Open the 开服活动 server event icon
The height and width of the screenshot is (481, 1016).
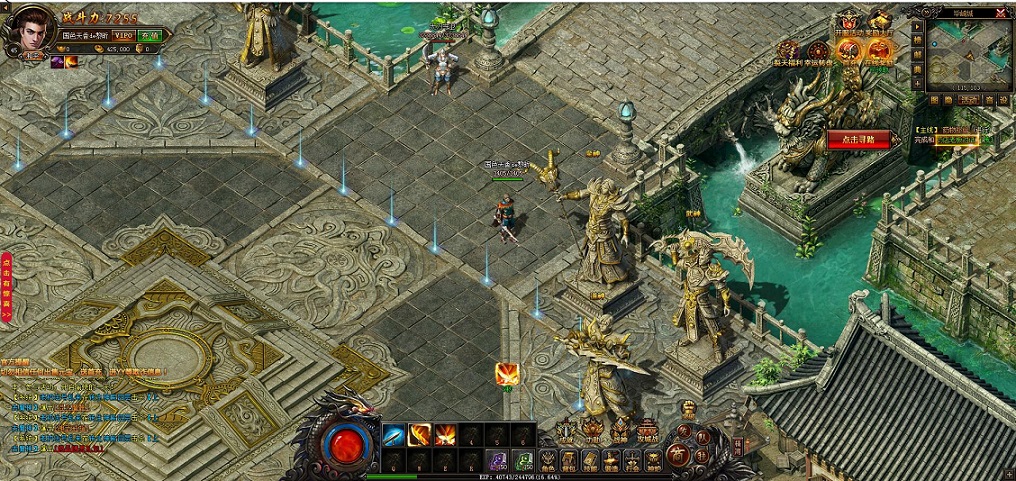(850, 24)
